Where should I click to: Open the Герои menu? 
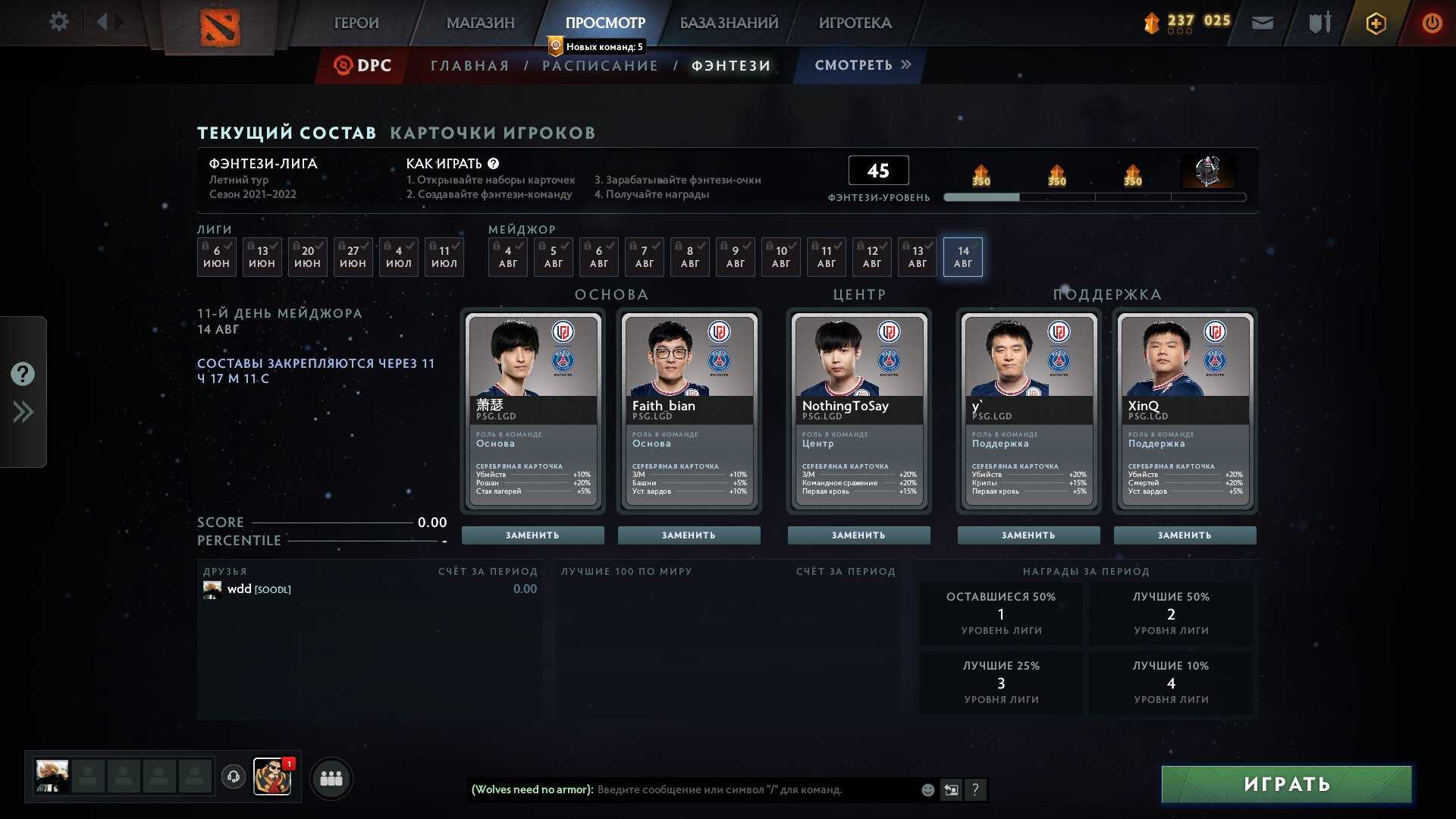[x=356, y=23]
